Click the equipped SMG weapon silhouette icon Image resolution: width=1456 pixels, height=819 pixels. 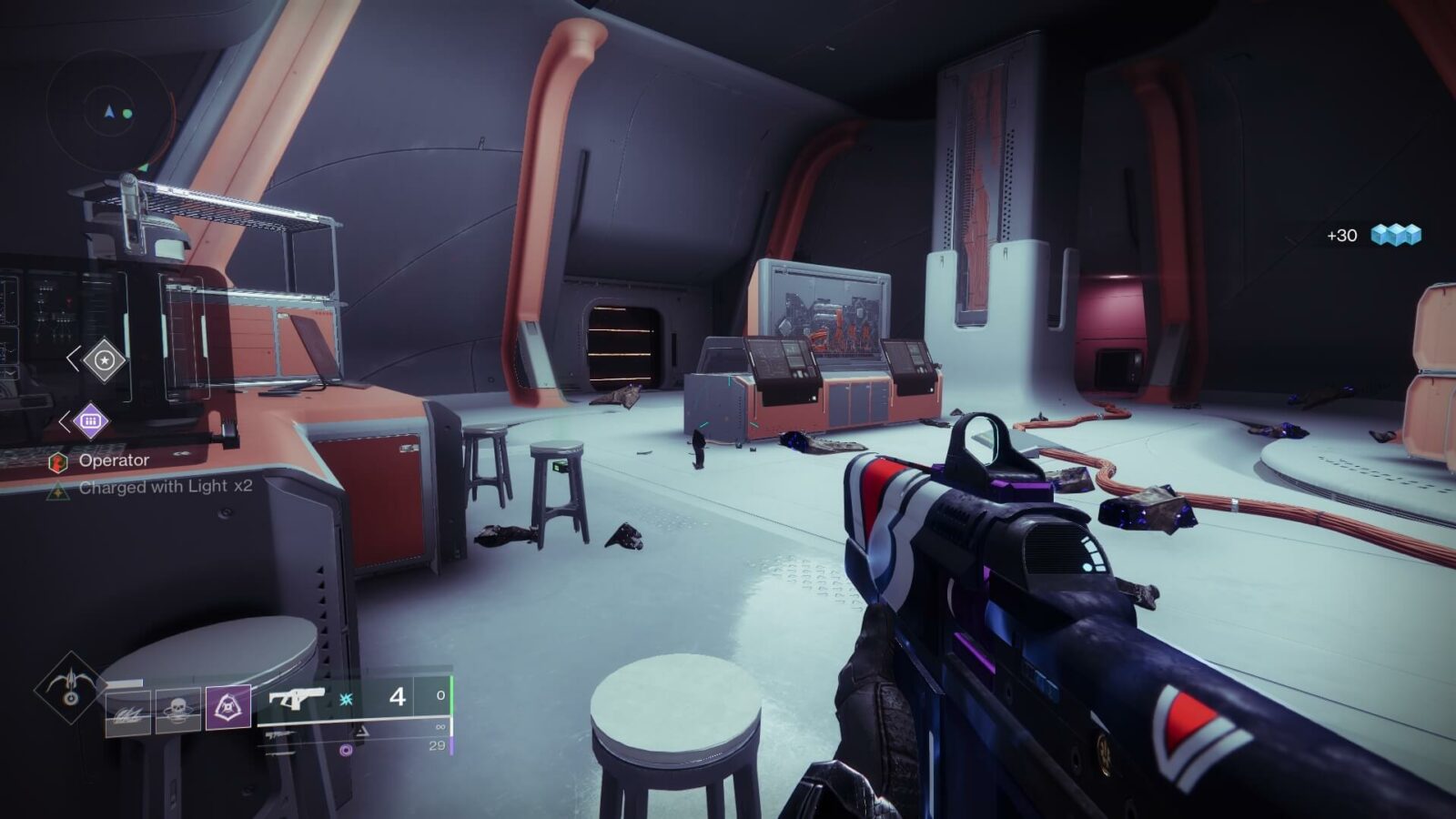pos(297,699)
